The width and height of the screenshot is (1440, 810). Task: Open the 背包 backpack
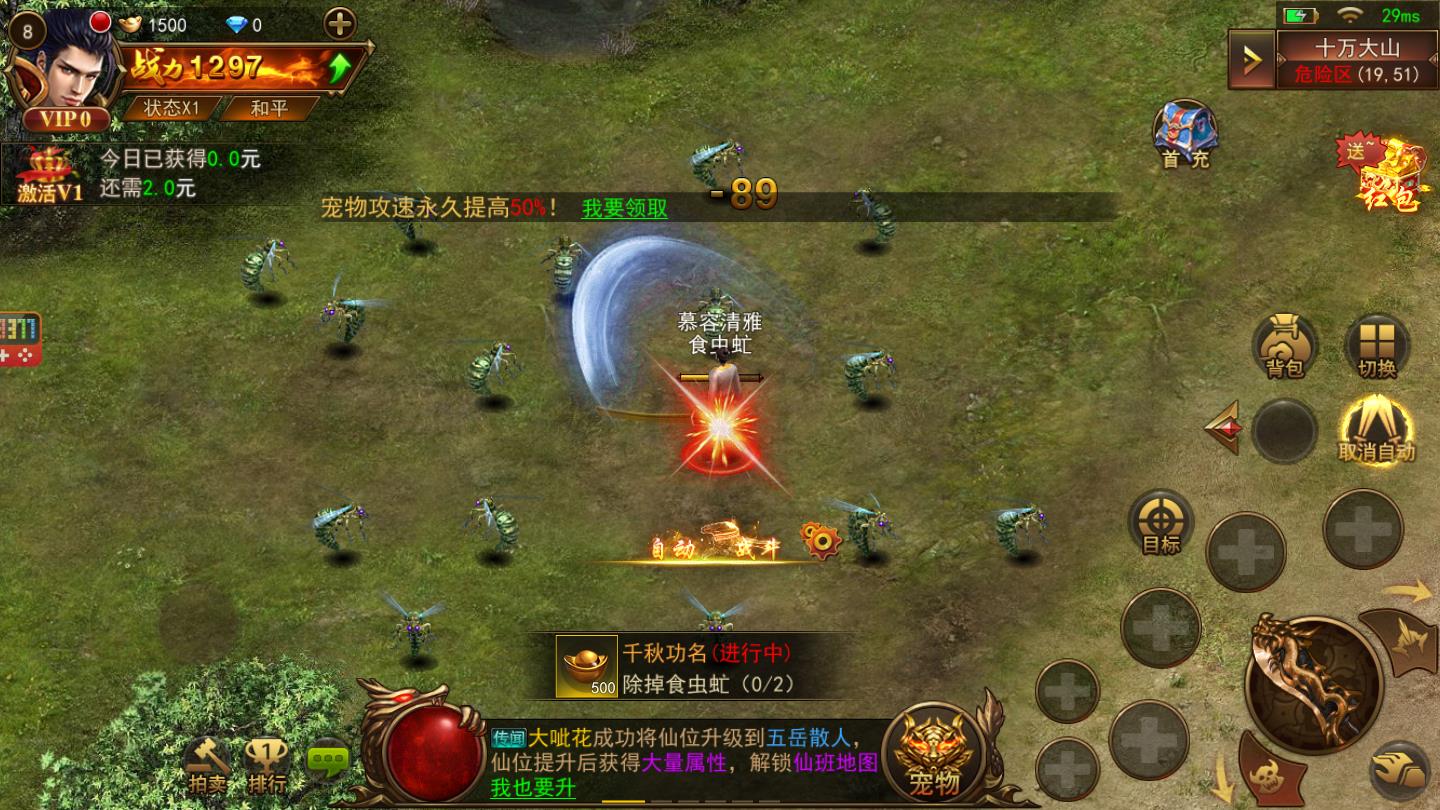click(1286, 346)
